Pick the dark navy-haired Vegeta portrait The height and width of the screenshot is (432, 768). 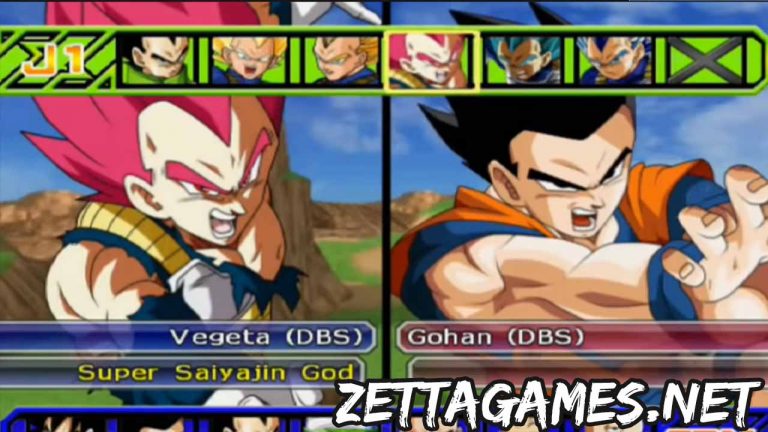[614, 60]
